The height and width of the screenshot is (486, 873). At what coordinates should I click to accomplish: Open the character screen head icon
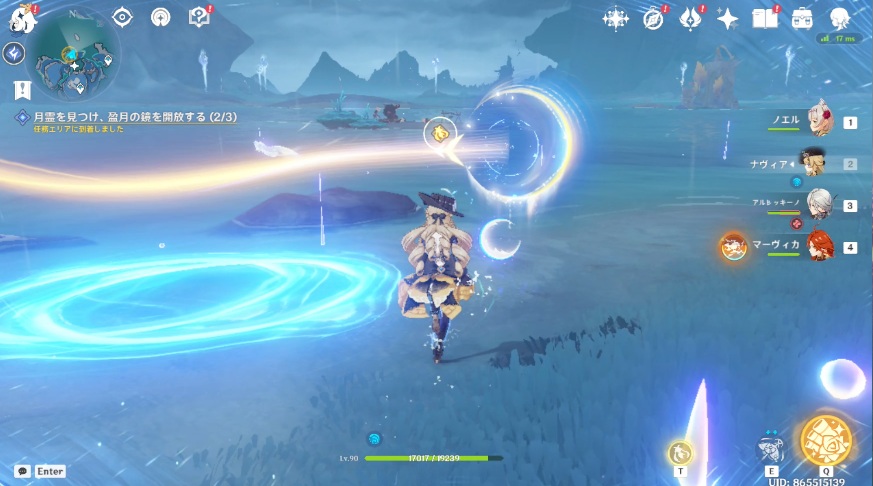click(x=840, y=18)
